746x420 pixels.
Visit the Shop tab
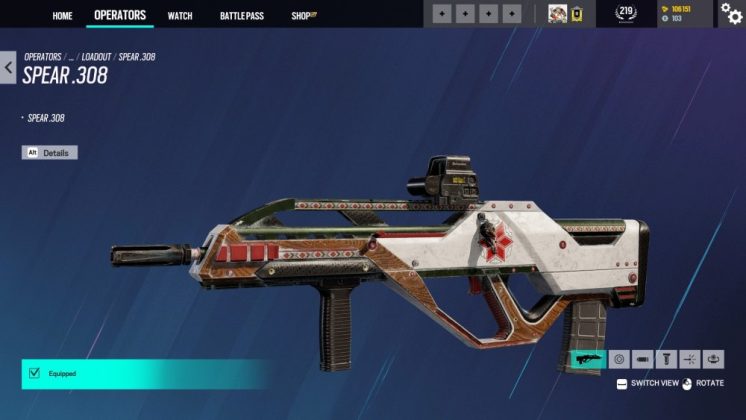point(303,16)
